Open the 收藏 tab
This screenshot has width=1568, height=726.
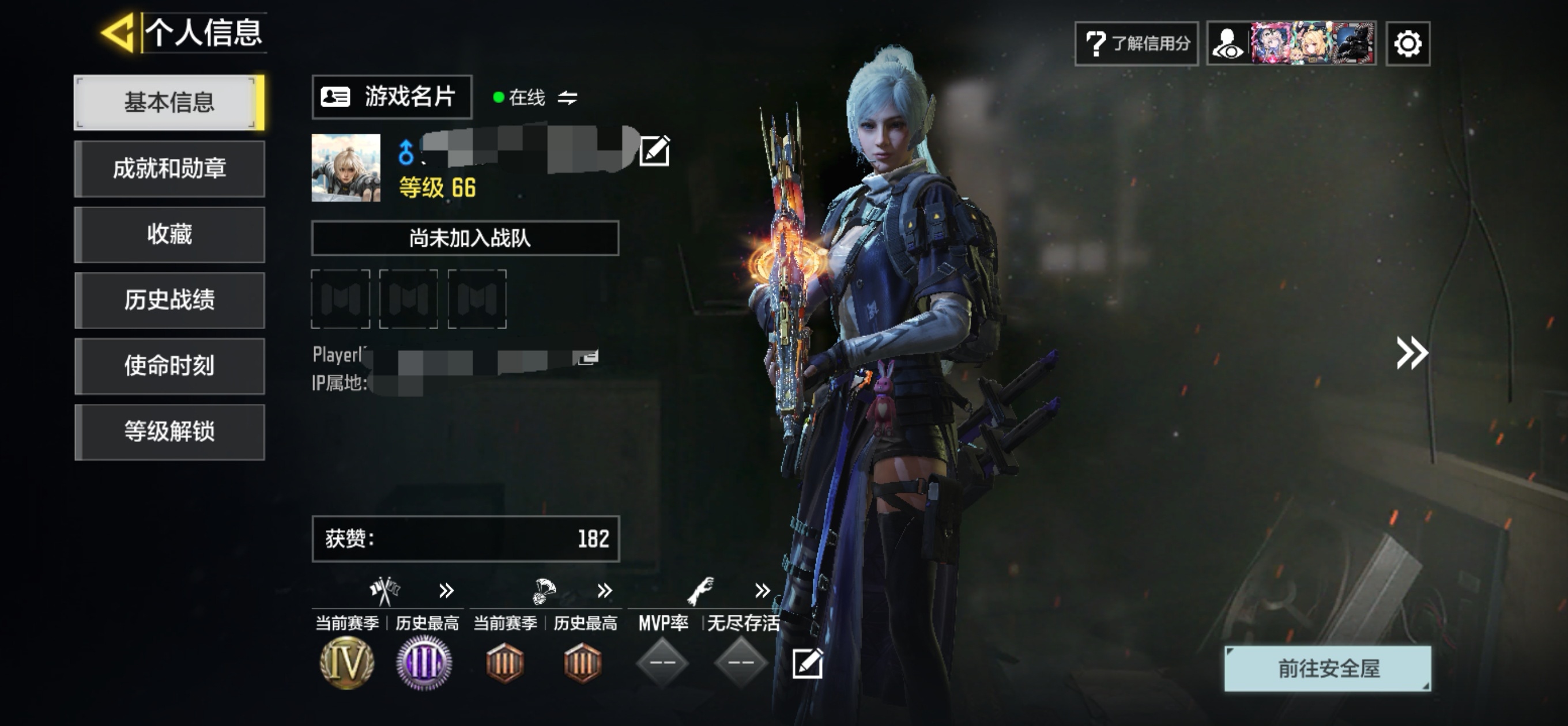click(x=169, y=235)
